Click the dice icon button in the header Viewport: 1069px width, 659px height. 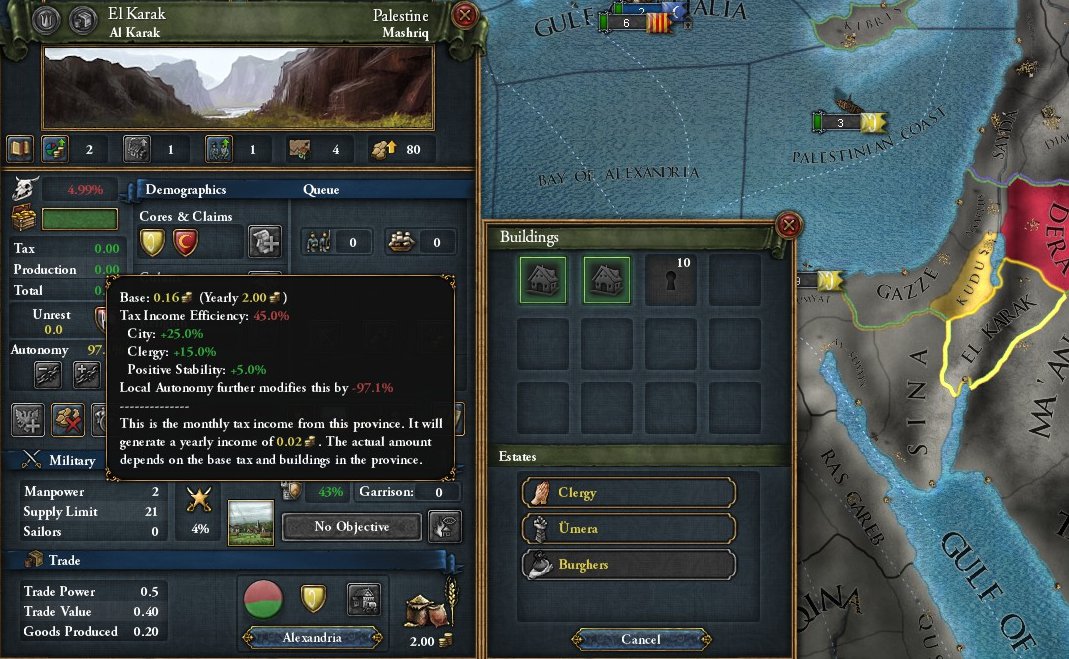(x=80, y=19)
